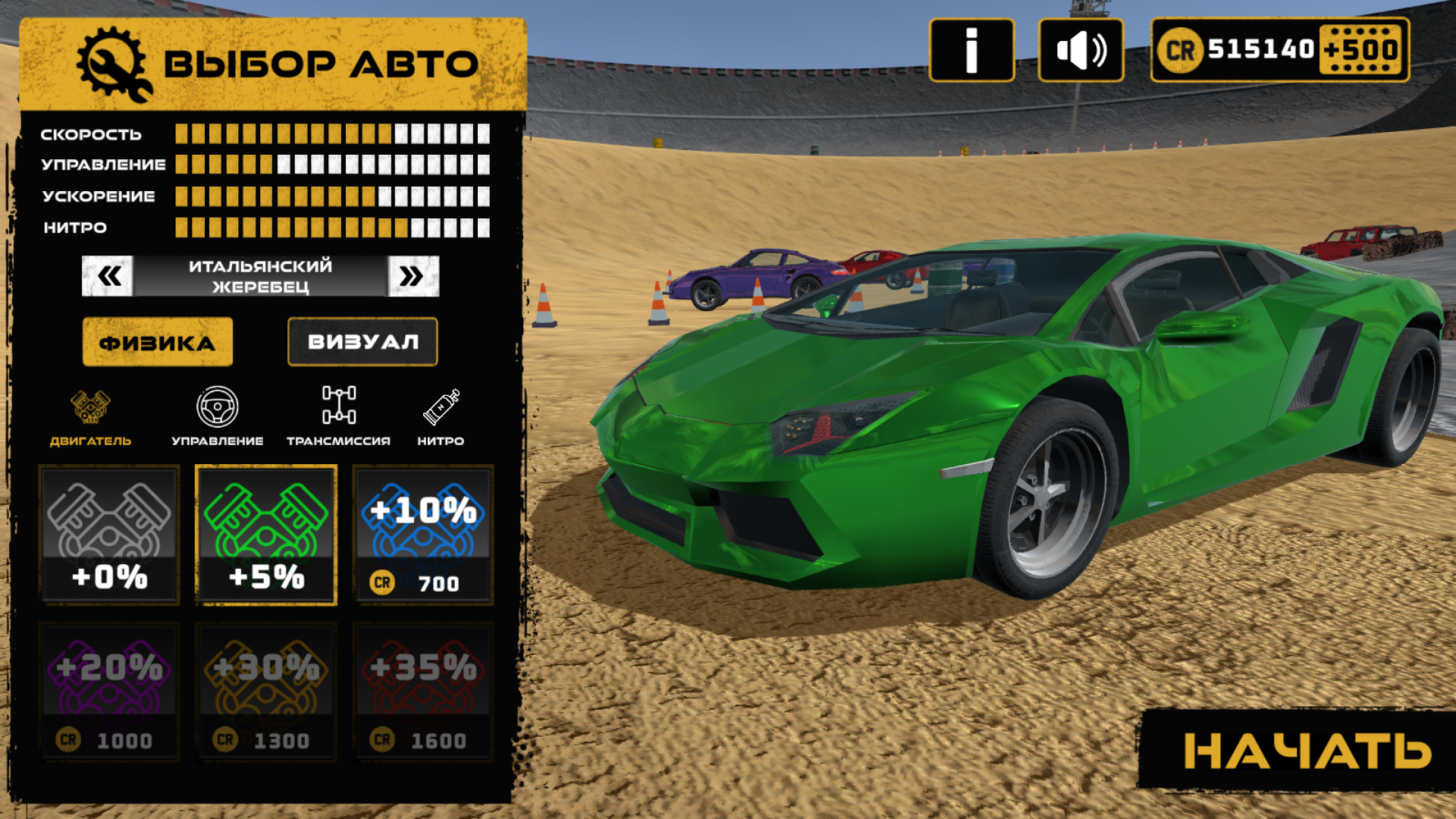
Task: Switch back to the stock +0% engine
Action: [109, 535]
